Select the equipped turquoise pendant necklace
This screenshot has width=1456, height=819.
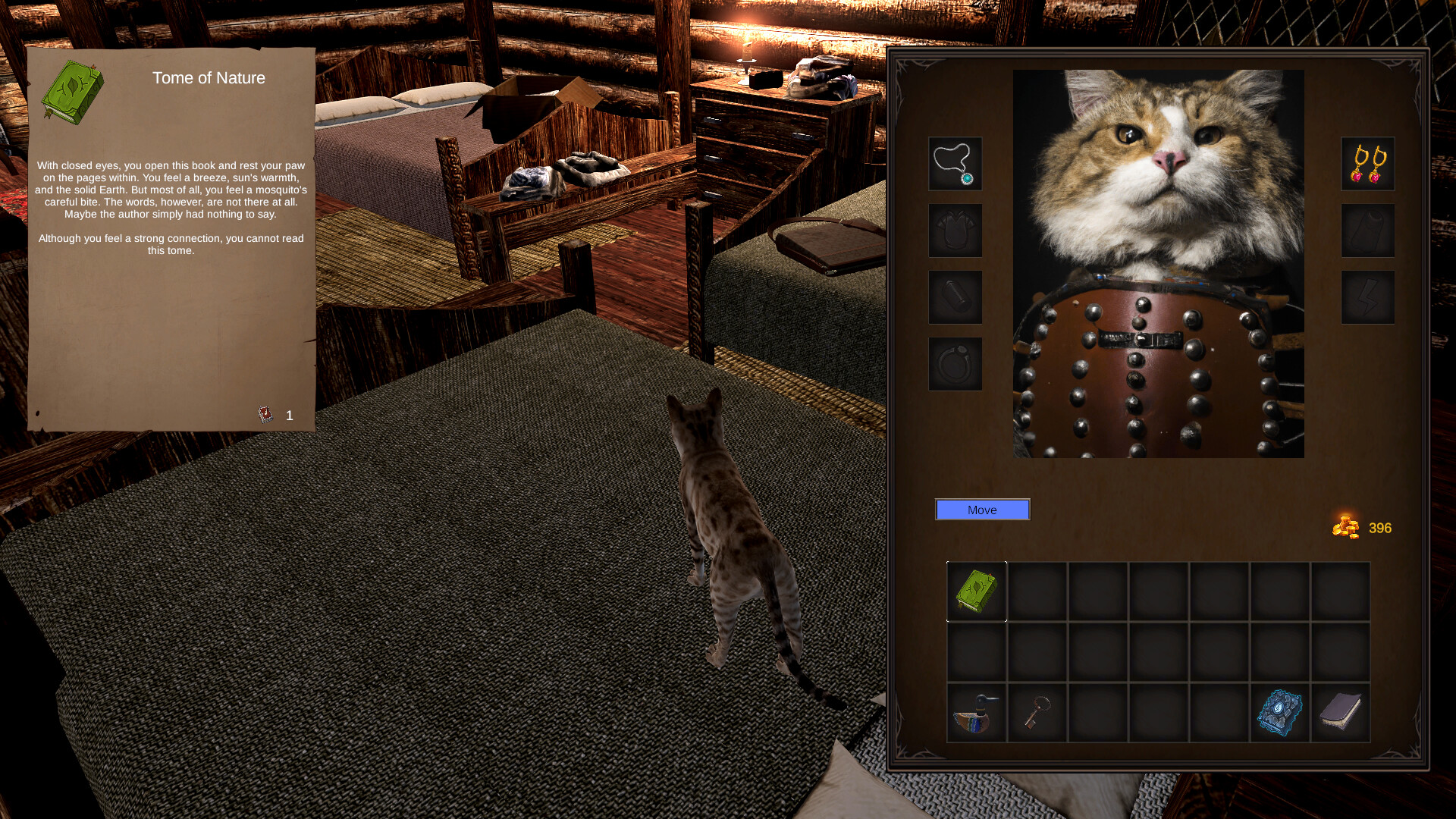(x=955, y=165)
